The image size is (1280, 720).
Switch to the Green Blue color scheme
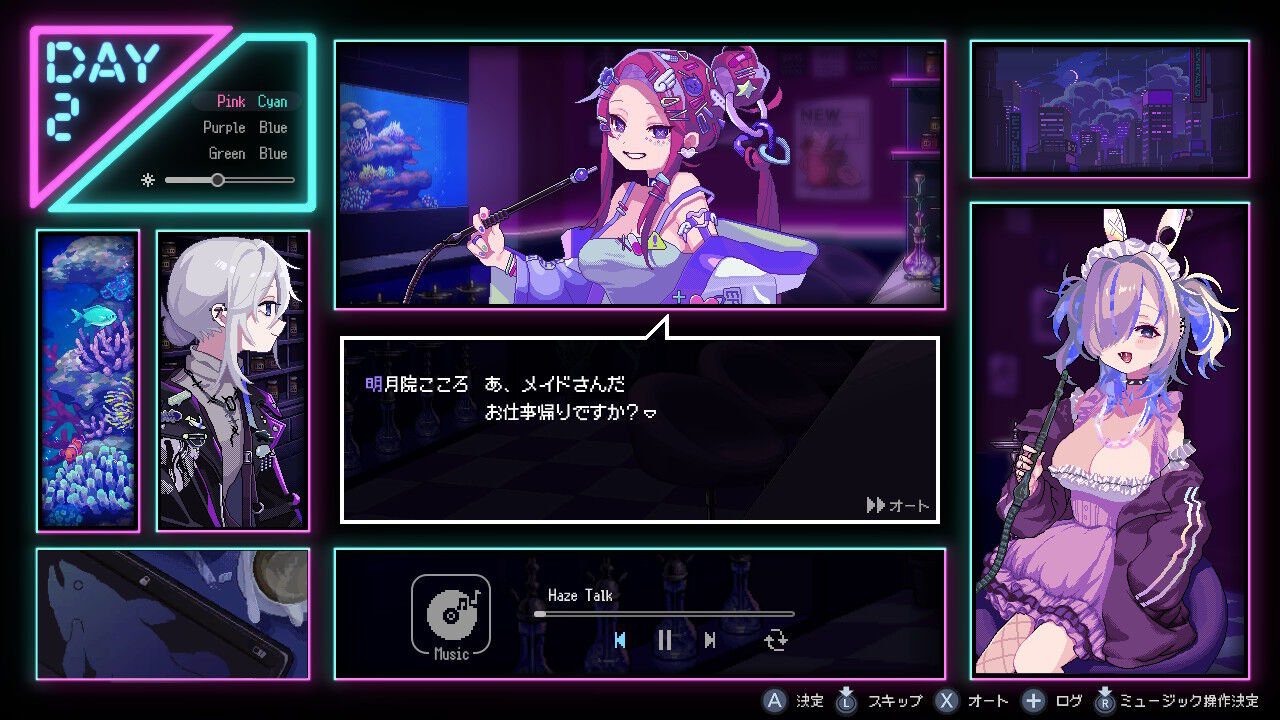tap(247, 153)
